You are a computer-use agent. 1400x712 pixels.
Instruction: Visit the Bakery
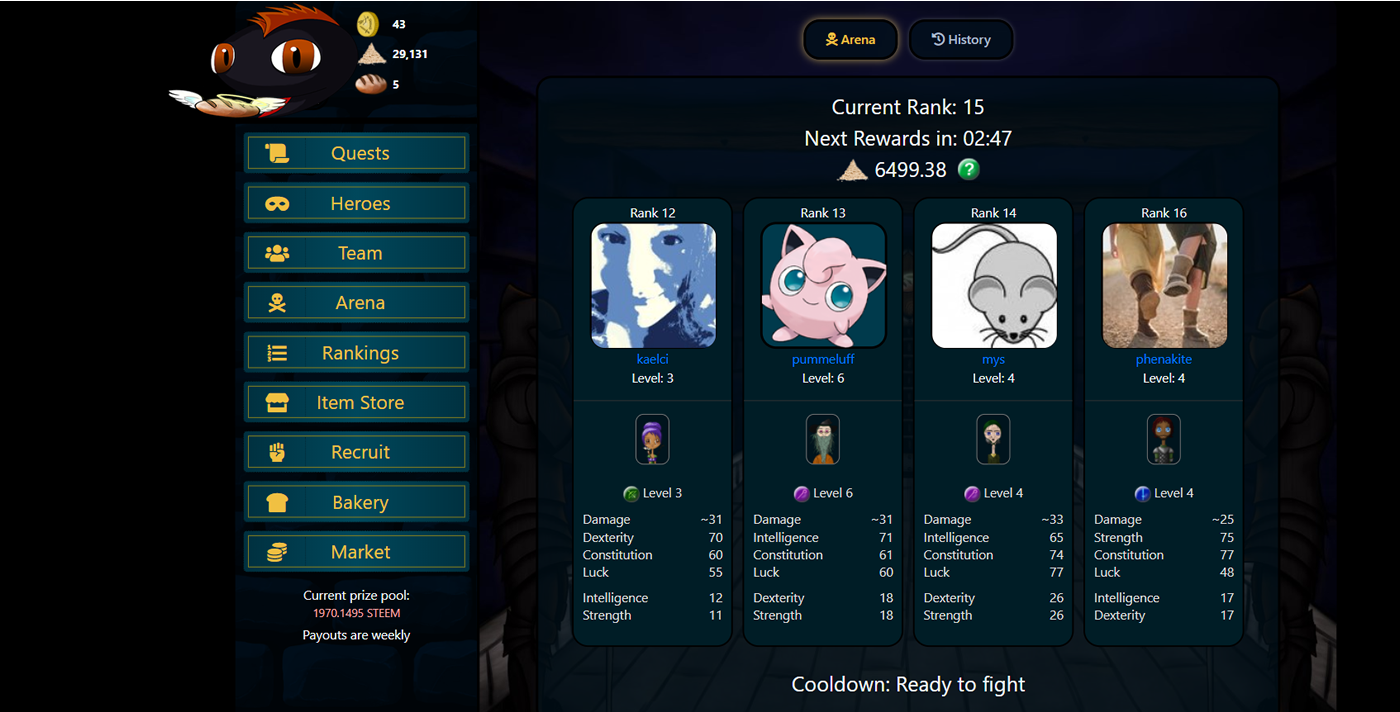tap(356, 502)
